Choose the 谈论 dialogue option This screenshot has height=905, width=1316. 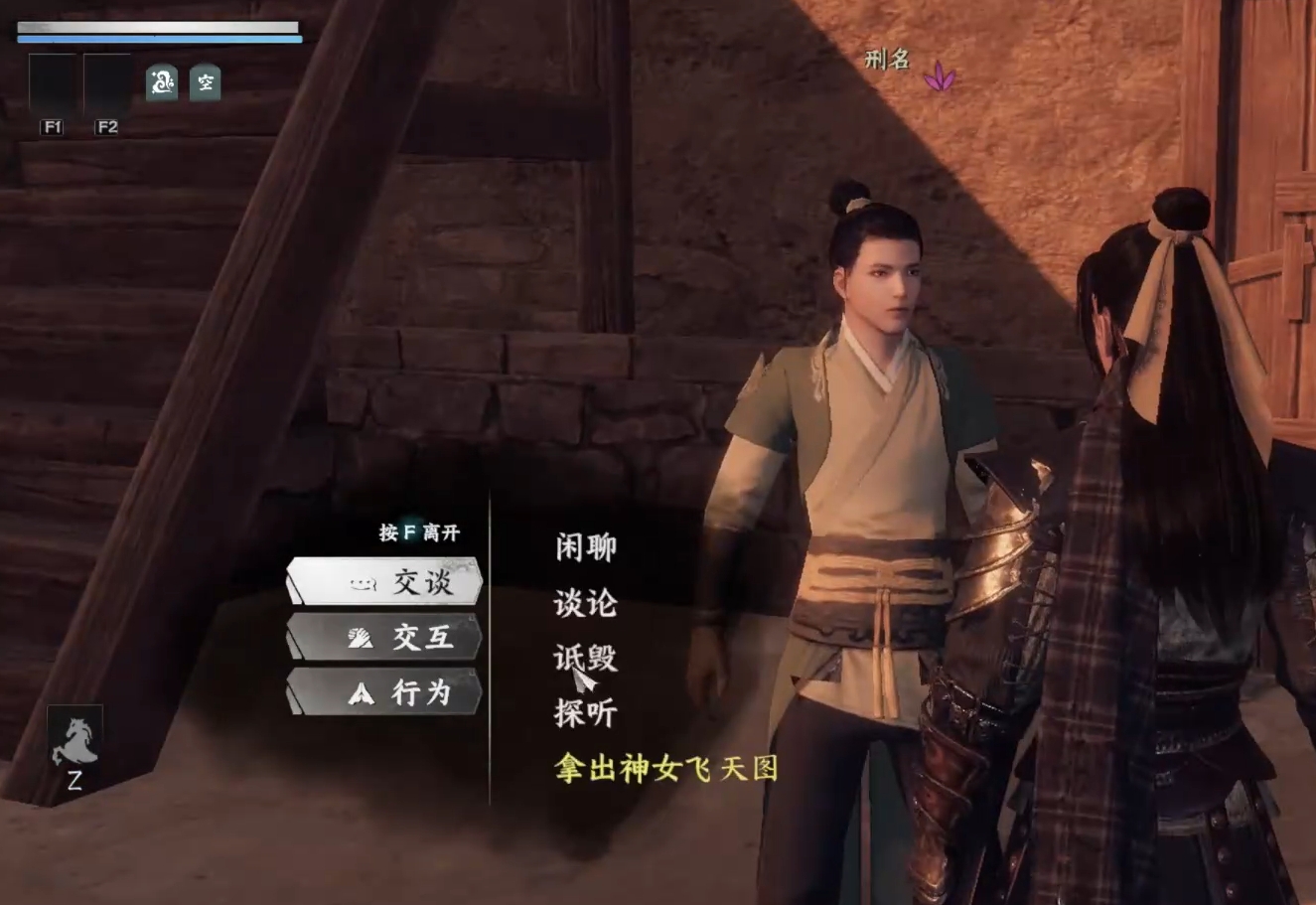coord(584,603)
